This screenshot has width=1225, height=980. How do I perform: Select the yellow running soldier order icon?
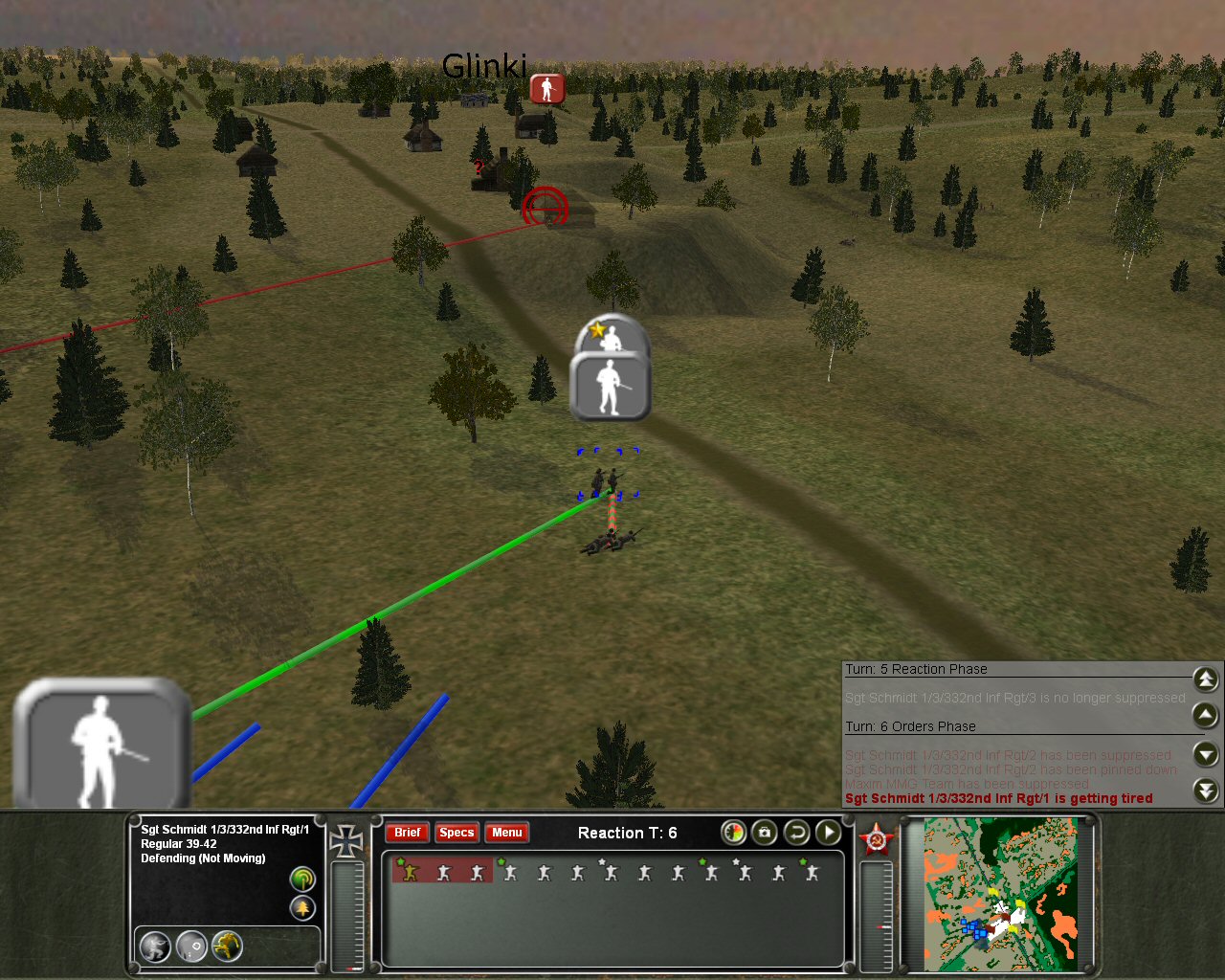[227, 947]
